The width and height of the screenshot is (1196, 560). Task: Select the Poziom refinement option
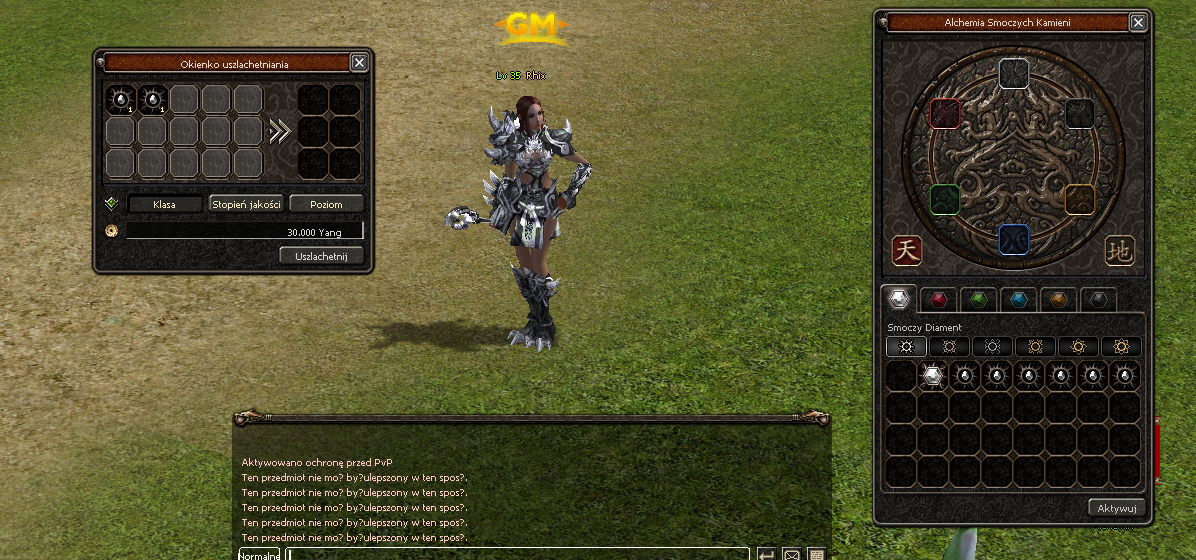326,204
